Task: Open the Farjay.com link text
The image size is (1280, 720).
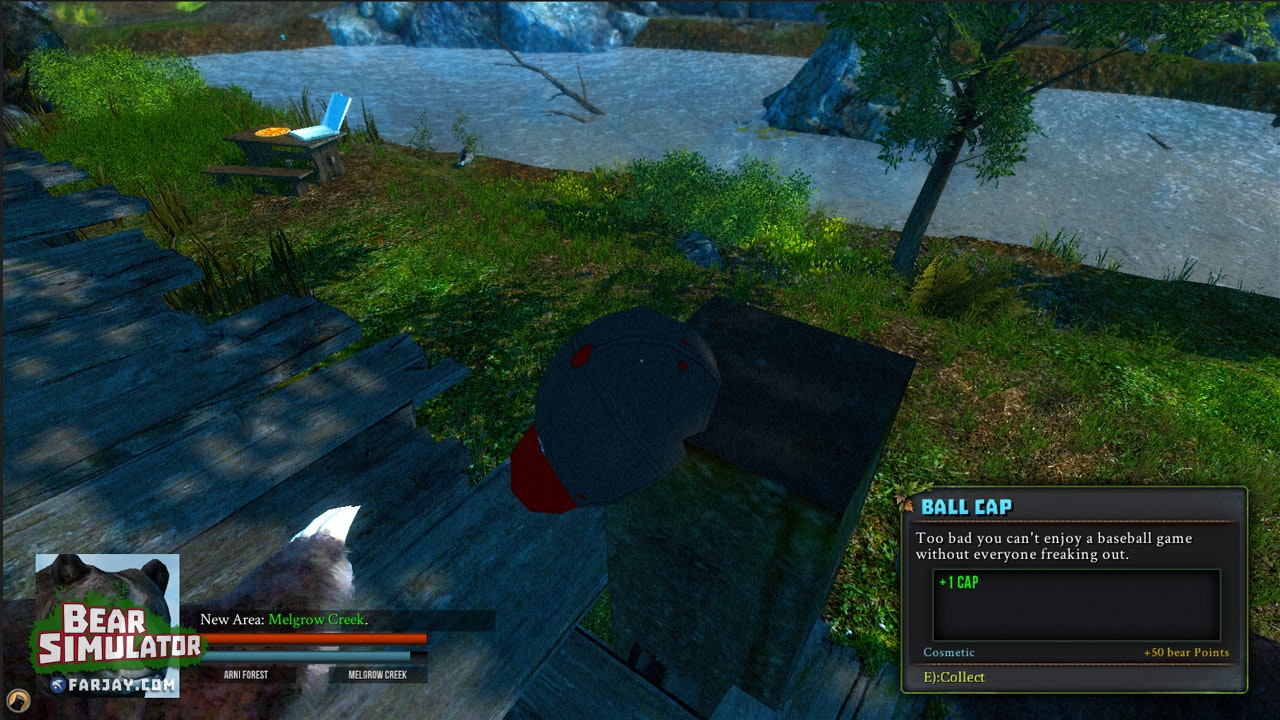Action: tap(122, 684)
